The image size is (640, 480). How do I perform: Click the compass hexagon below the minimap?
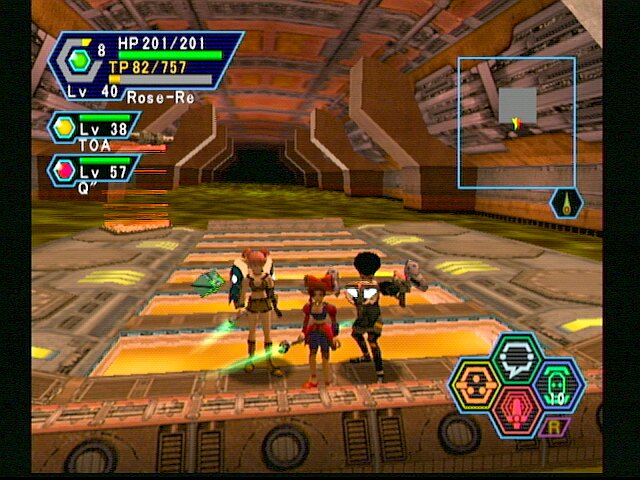565,203
